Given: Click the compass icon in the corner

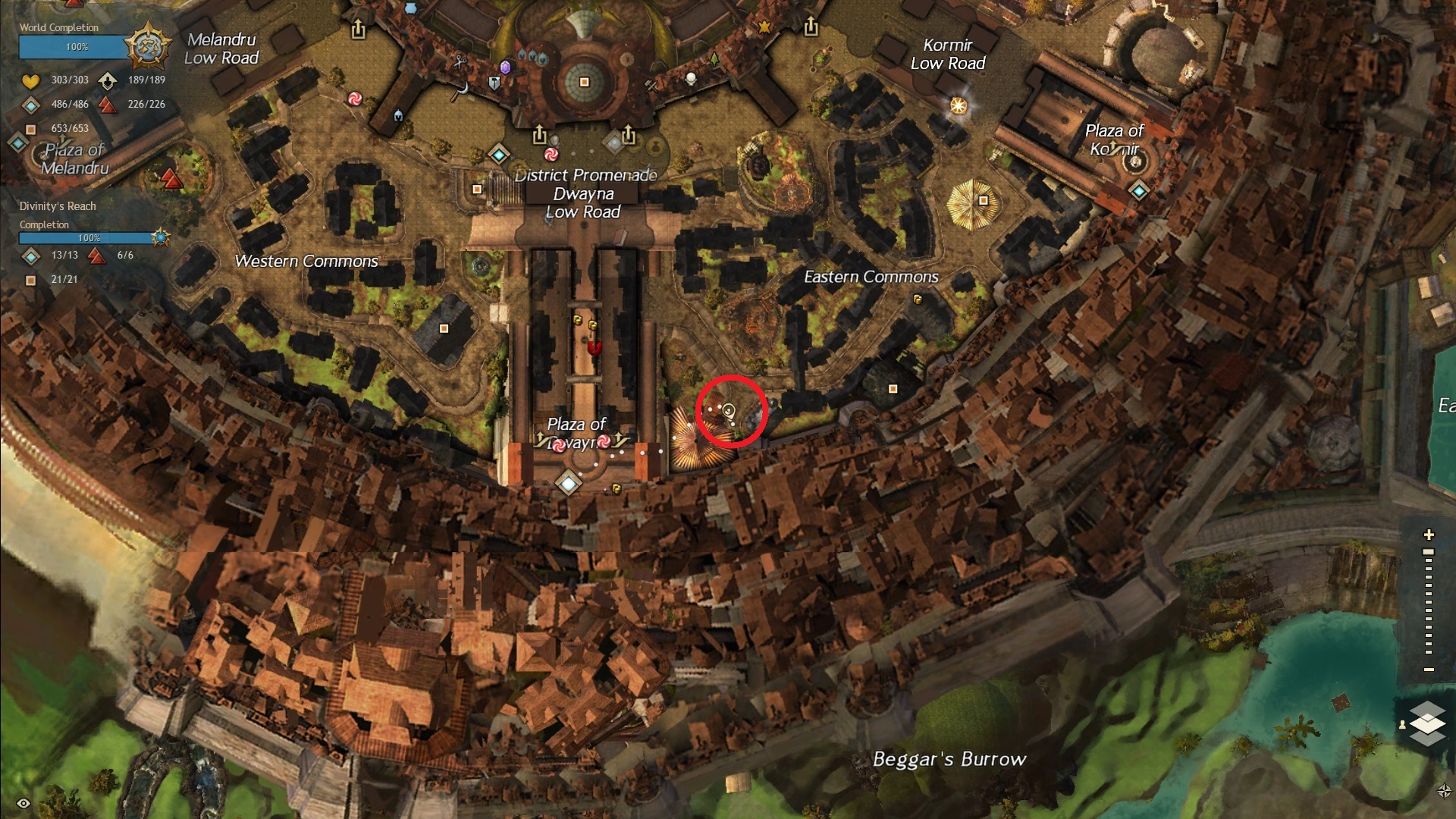Looking at the screenshot, I should pos(1444,791).
